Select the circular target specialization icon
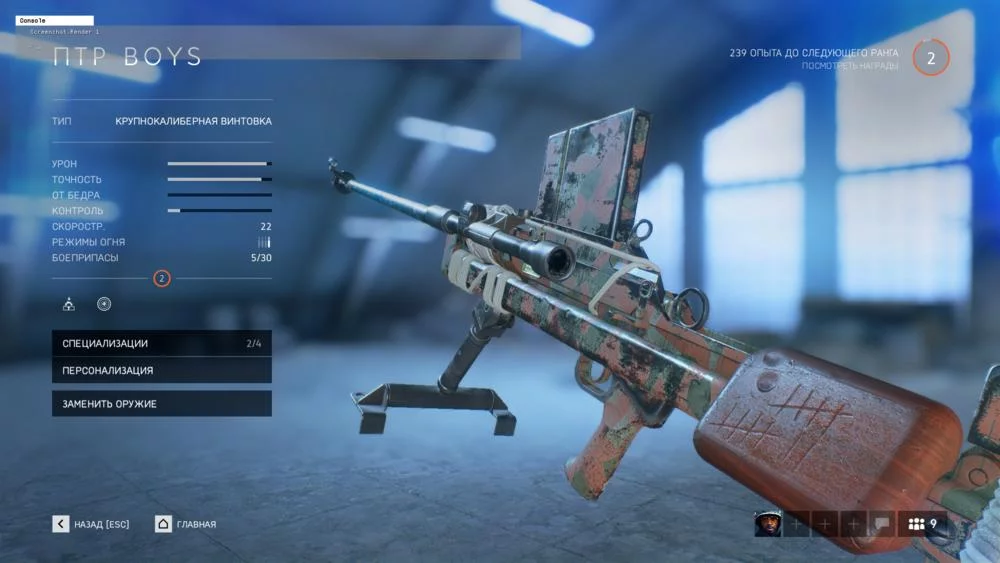 click(104, 304)
